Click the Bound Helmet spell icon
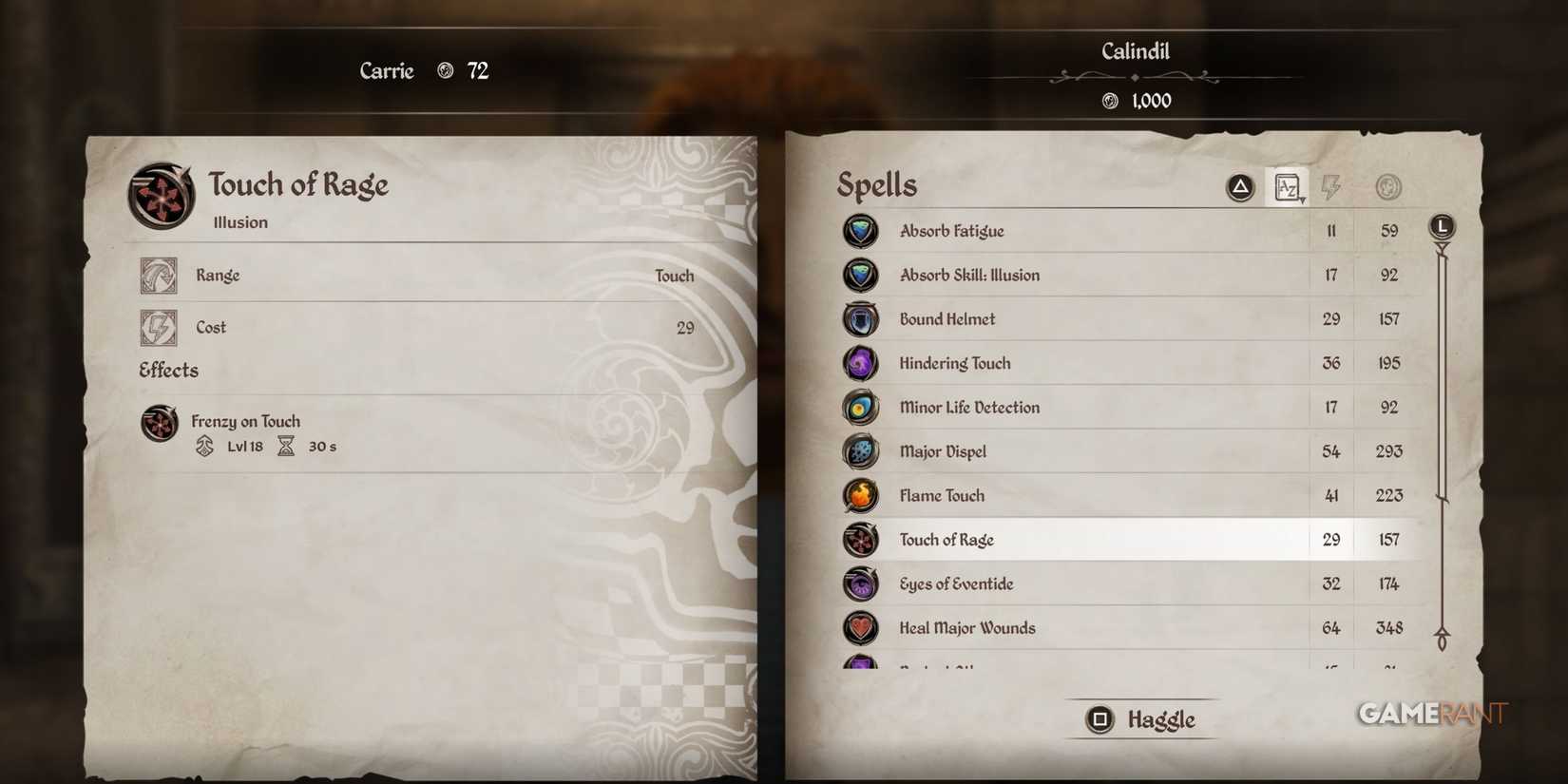This screenshot has height=784, width=1568. [x=860, y=318]
